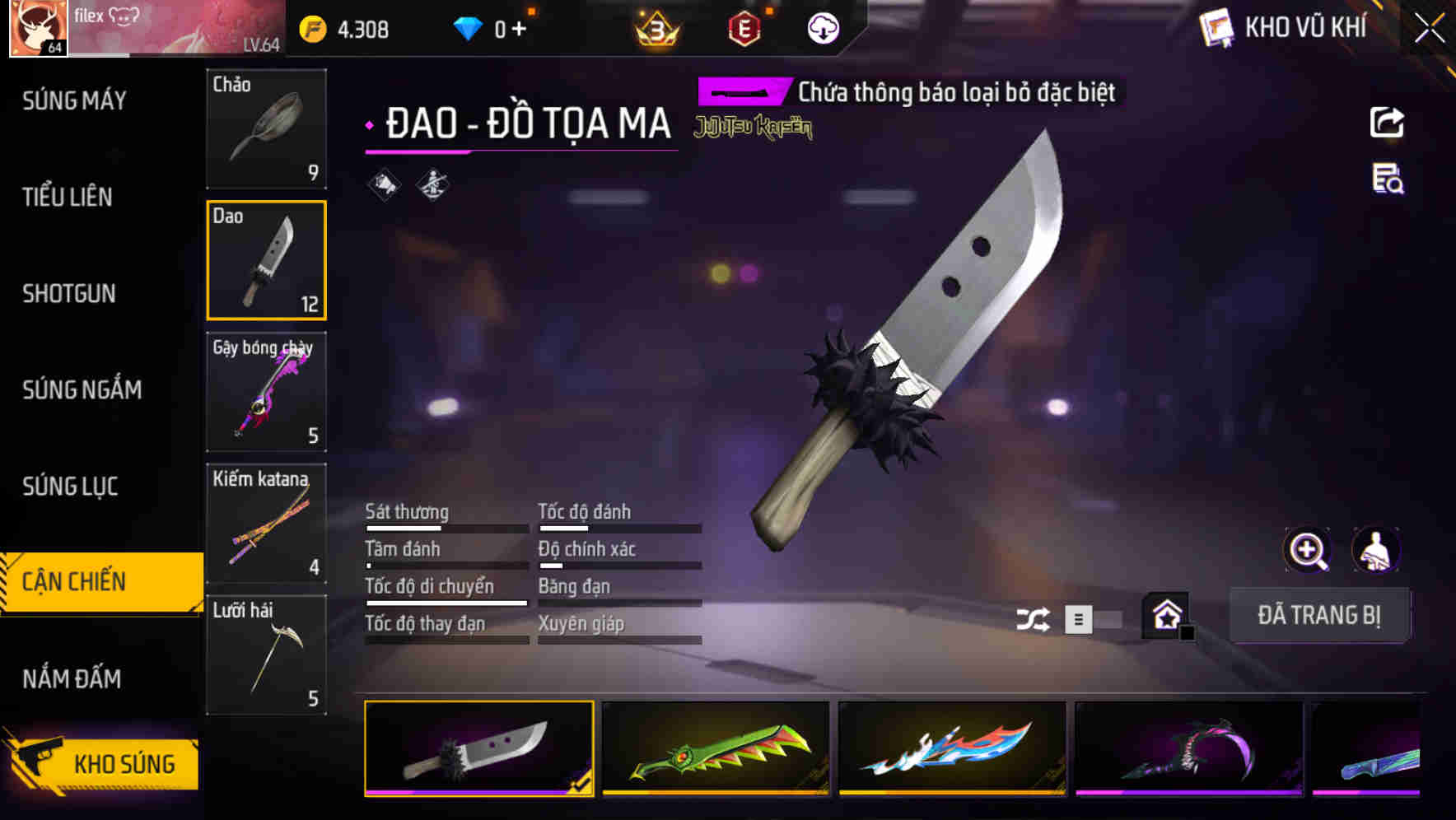This screenshot has height=820, width=1456.
Task: Select the Chảo weapon entry
Action: click(266, 129)
